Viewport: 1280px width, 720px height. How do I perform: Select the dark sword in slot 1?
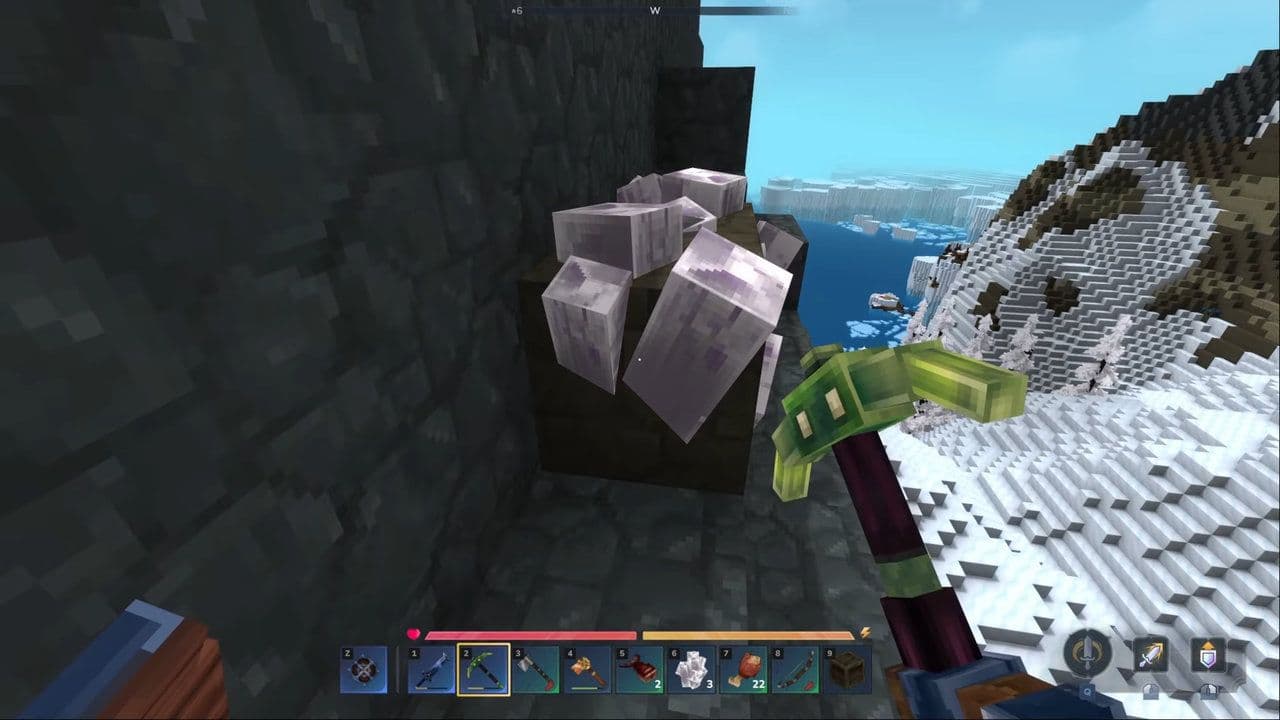(431, 669)
